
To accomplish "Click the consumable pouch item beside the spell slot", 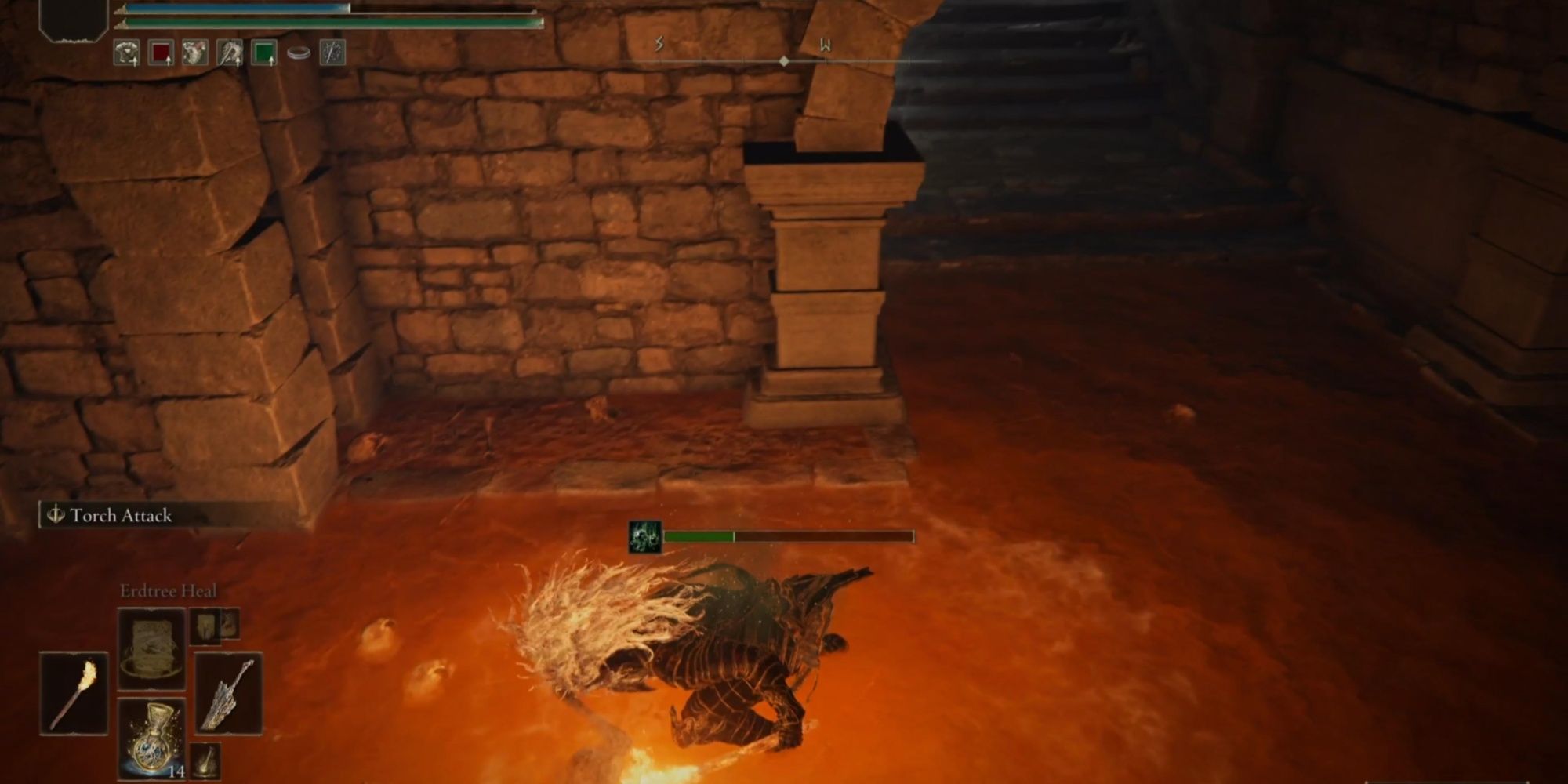I will click(205, 627).
